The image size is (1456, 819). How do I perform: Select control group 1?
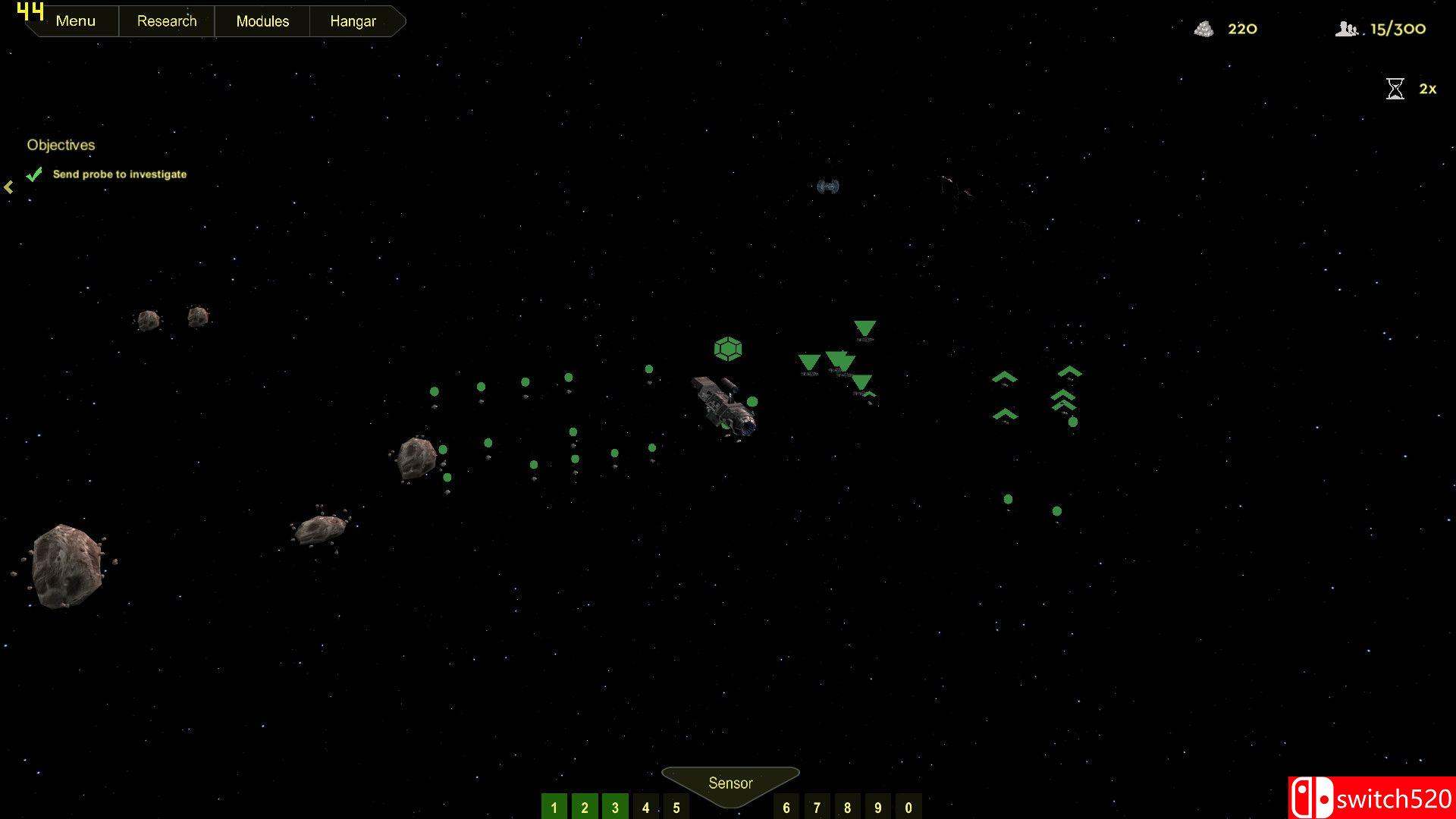554,807
